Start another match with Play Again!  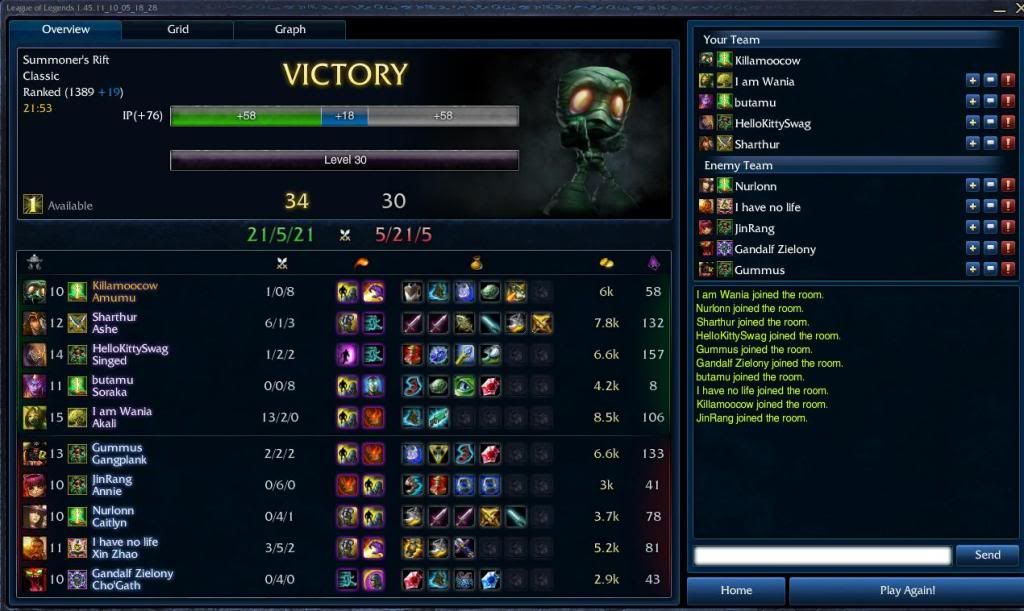coord(907,591)
